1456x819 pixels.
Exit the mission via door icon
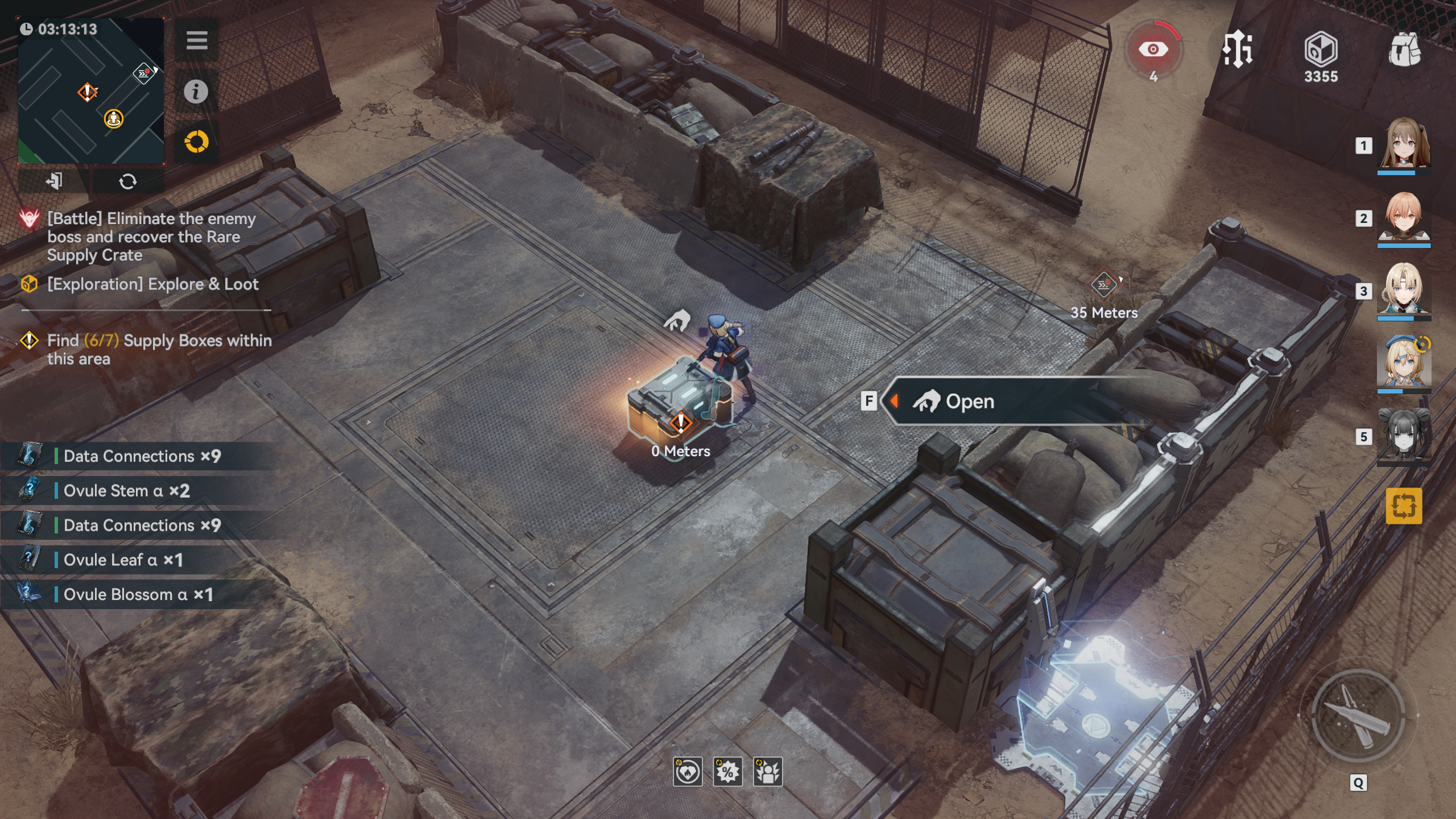(54, 181)
